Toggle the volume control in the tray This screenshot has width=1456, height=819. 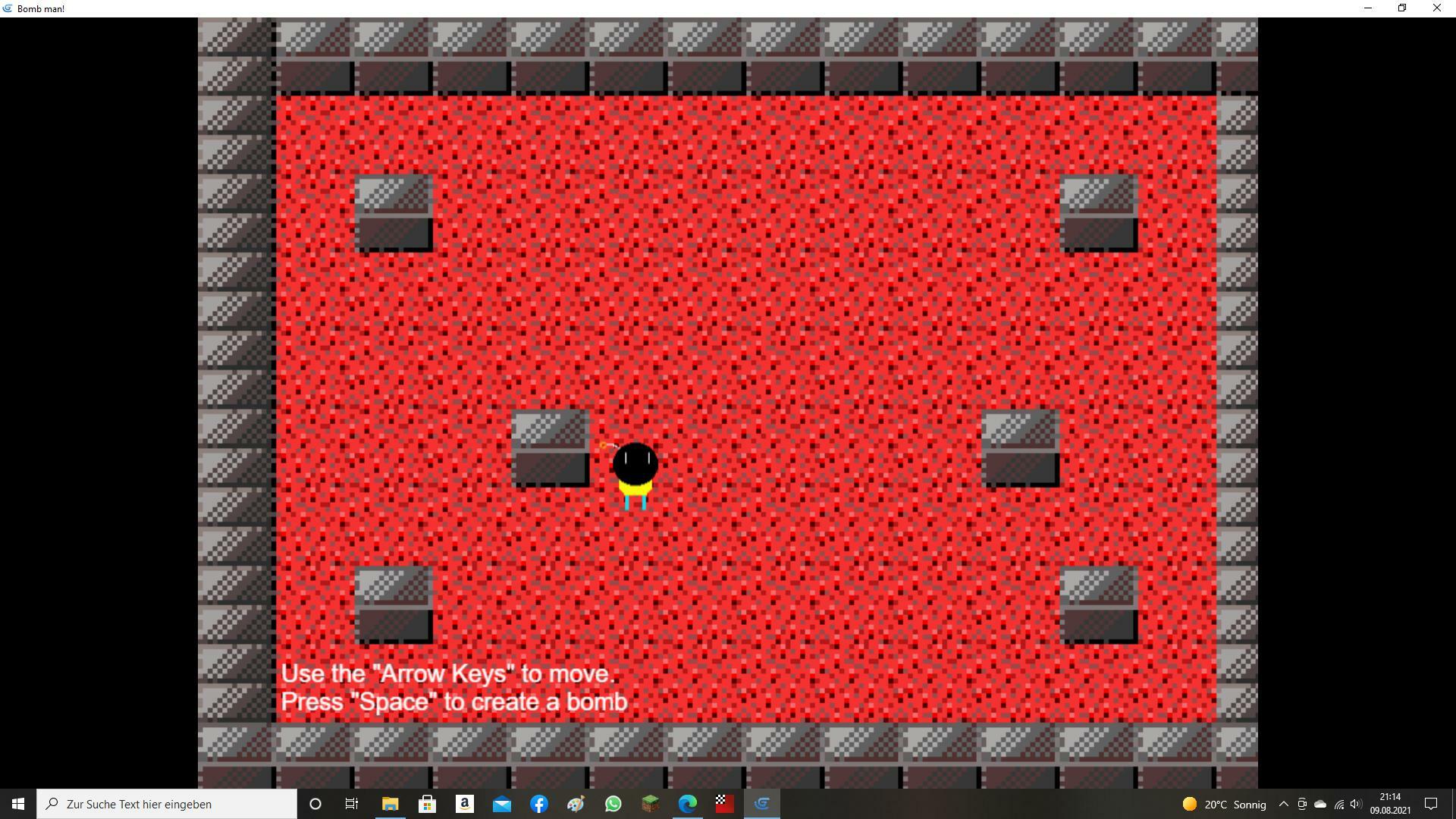pos(1357,804)
